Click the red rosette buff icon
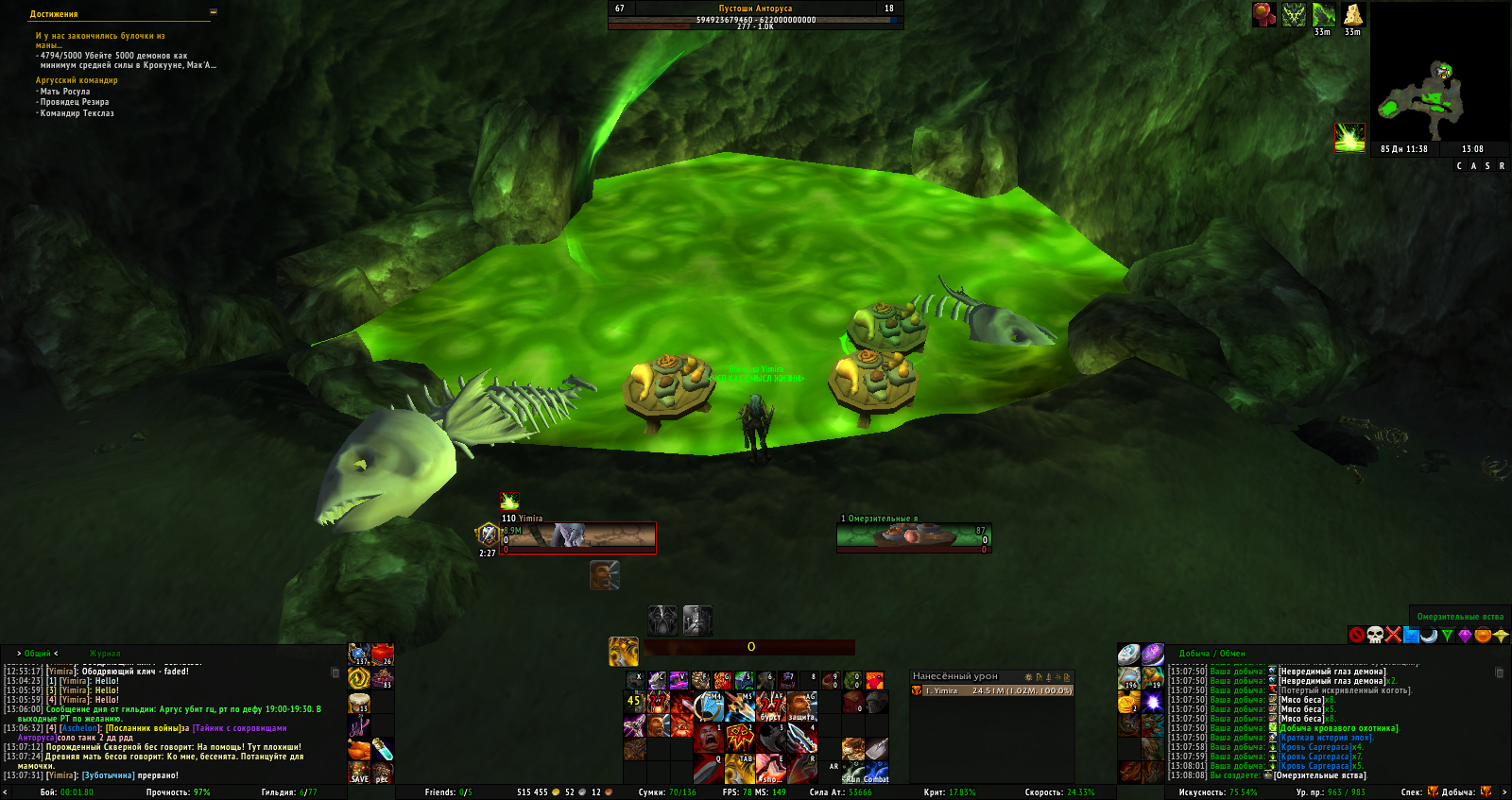Image resolution: width=1512 pixels, height=800 pixels. coord(1263,14)
